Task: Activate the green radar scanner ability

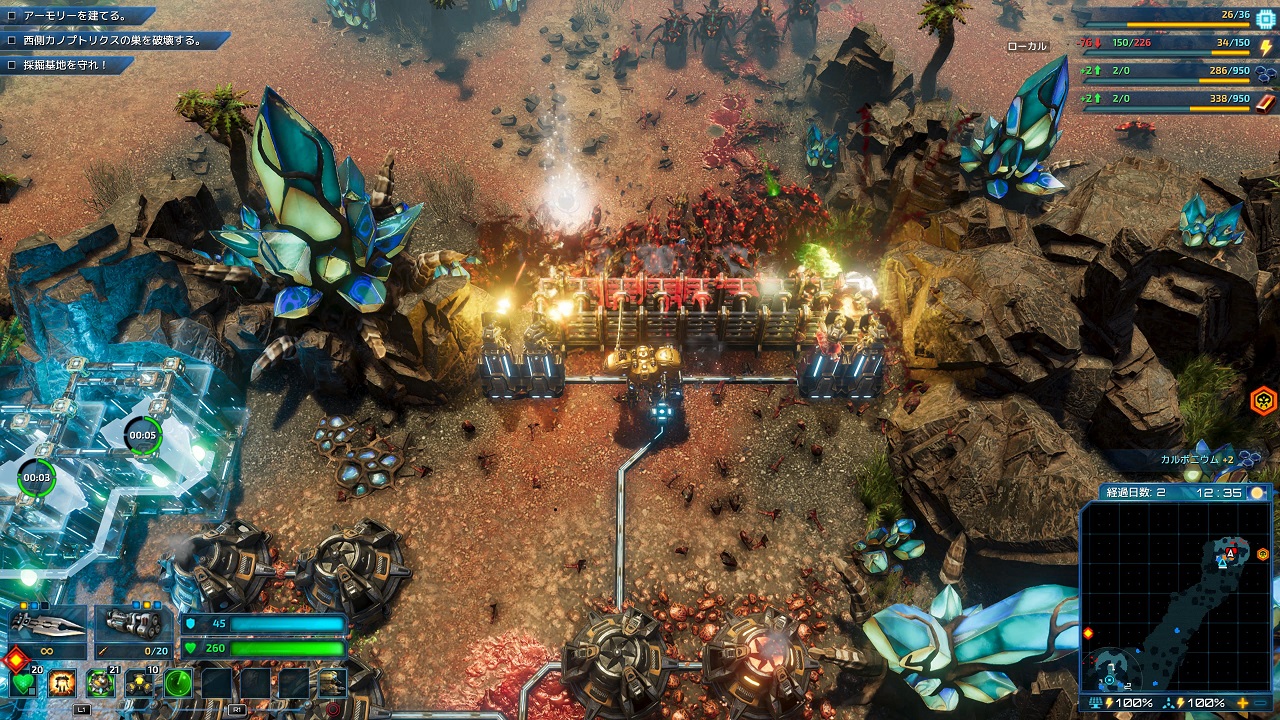Action: 178,684
